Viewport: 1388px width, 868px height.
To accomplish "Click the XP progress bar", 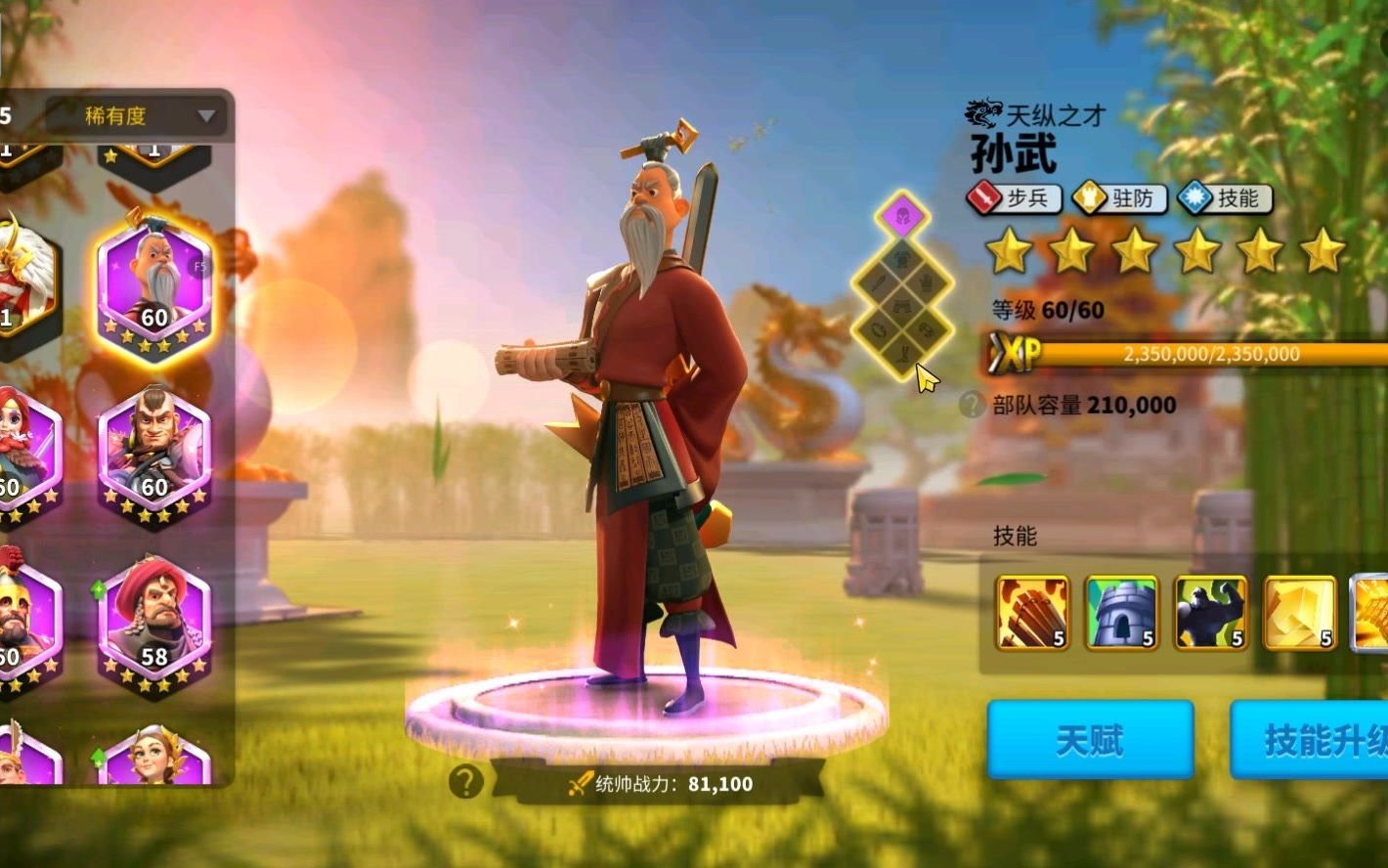I will coord(1173,356).
